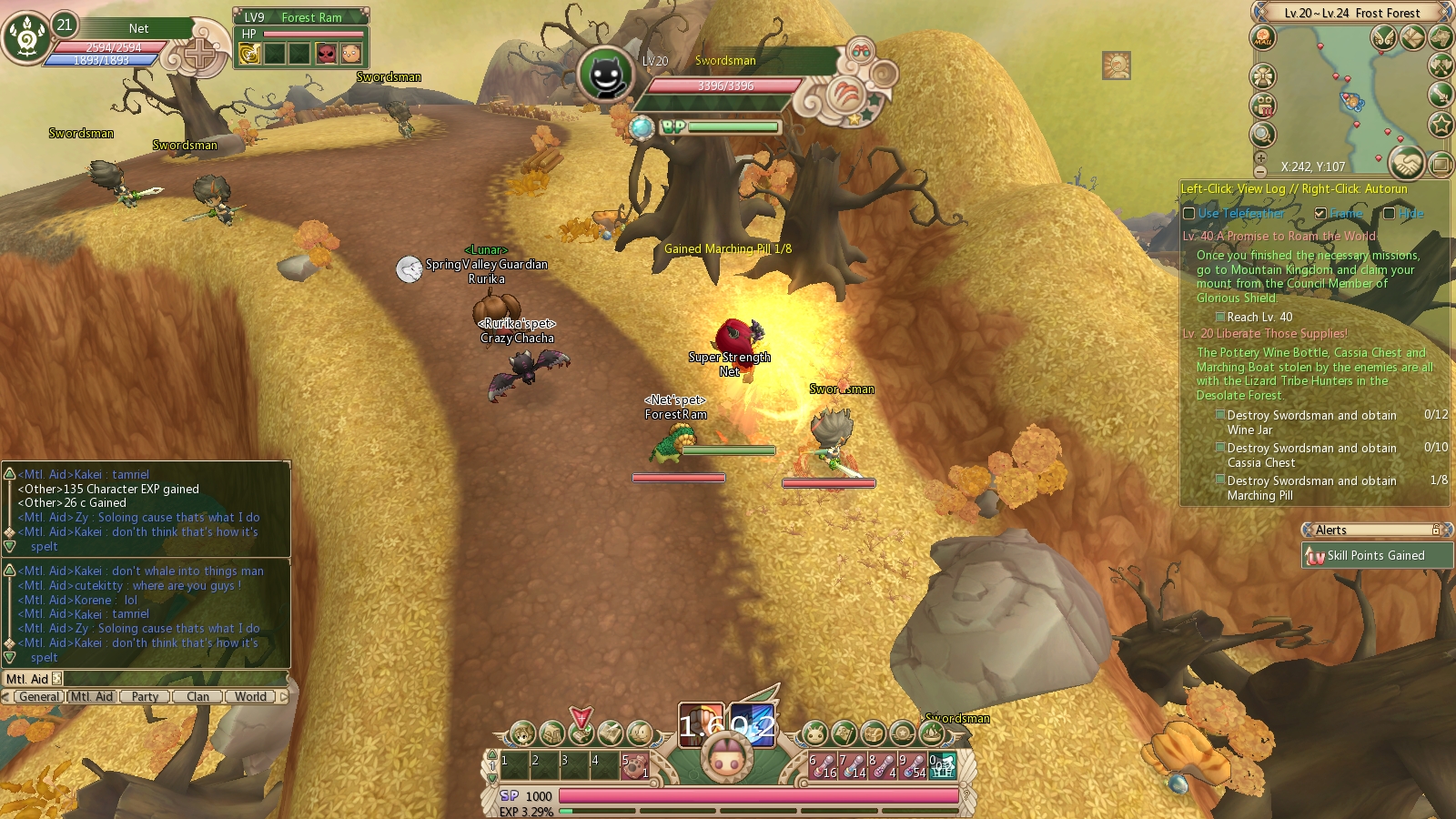Toggle the Frame checkbox in quest tracker

[1320, 214]
